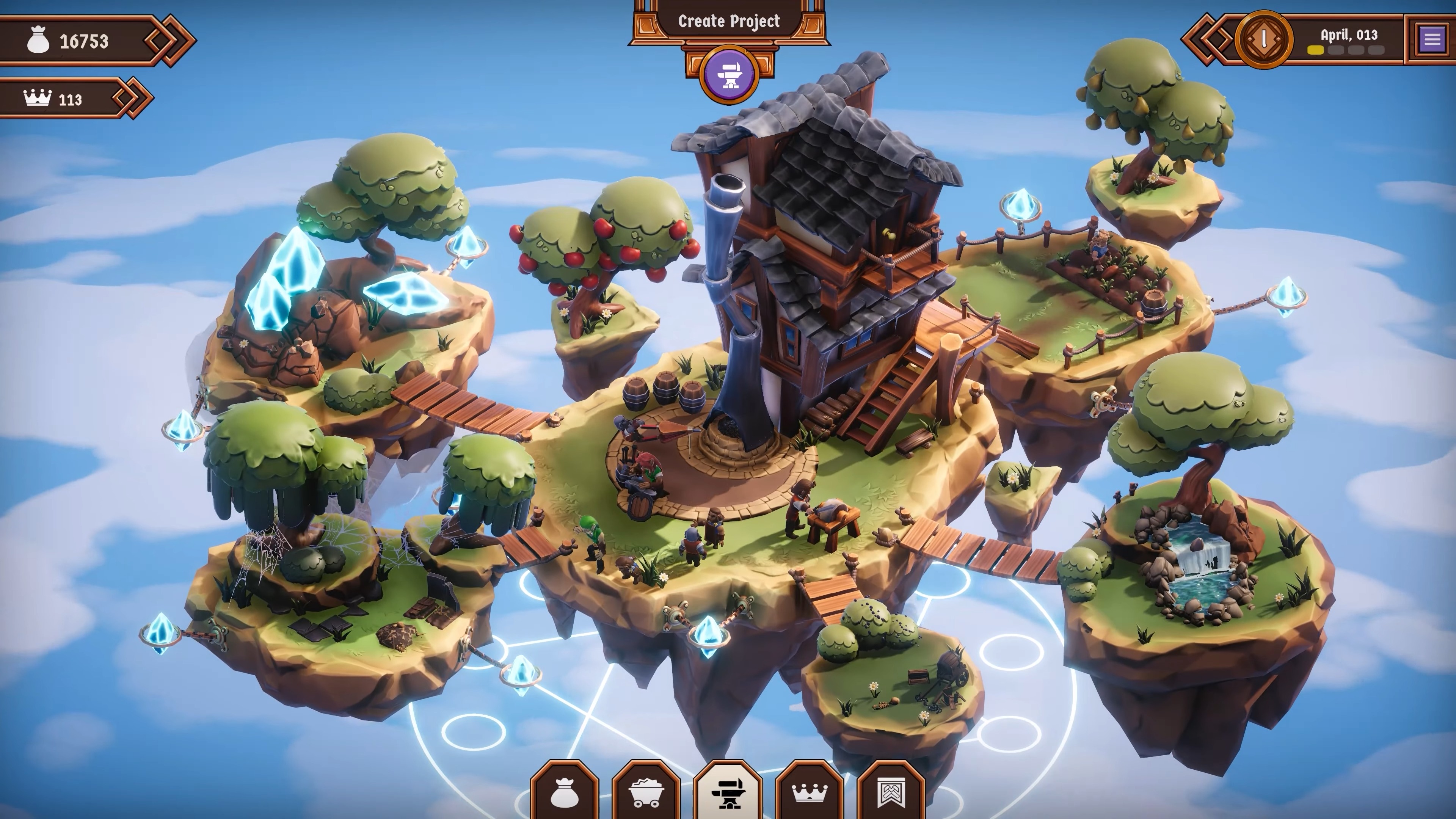Click the round clock speed dial
Screen dimensions: 1456x819
1263,39
